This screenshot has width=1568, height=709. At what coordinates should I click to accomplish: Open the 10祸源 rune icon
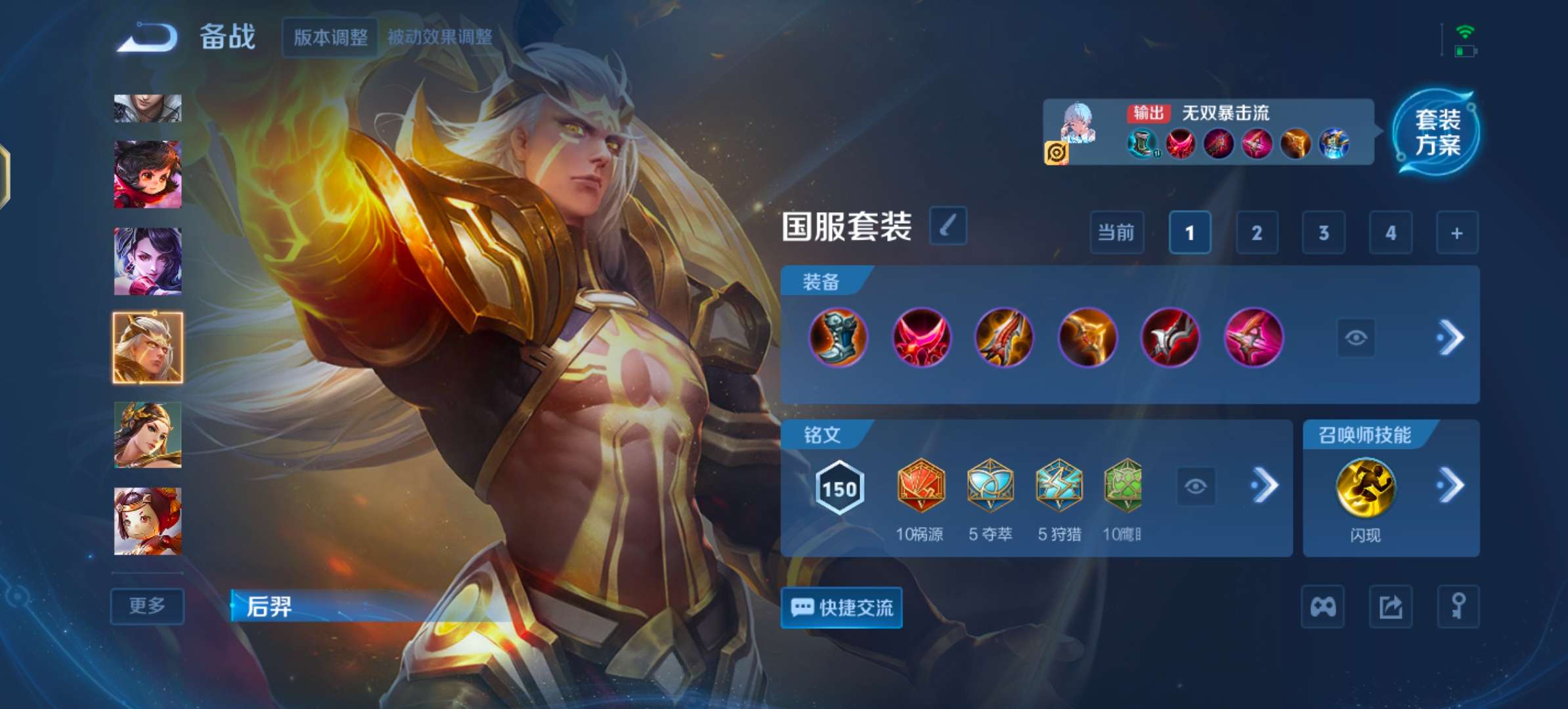pos(922,486)
